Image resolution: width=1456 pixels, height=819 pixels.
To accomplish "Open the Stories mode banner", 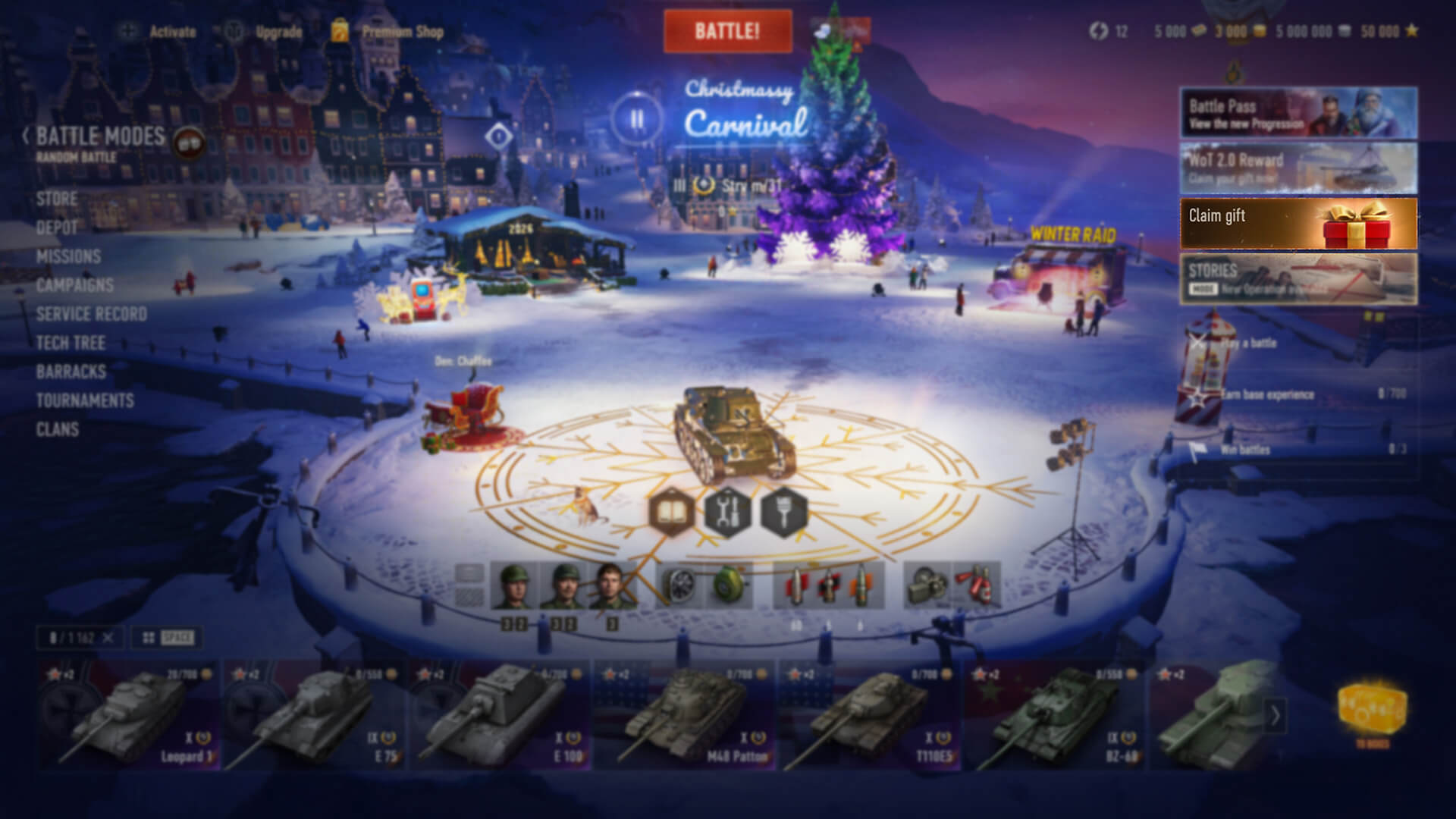I will tap(1298, 279).
